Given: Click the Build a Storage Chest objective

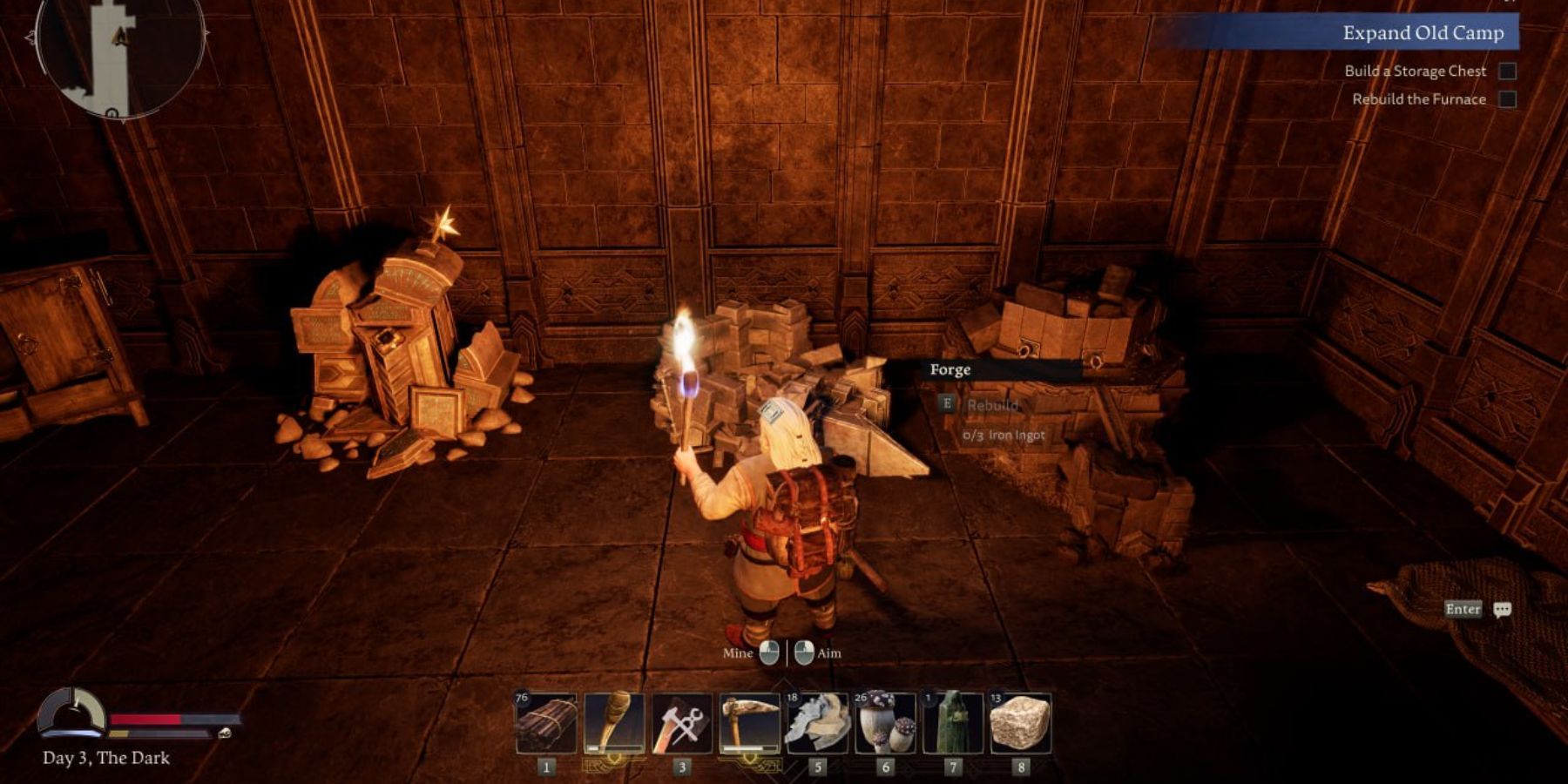Looking at the screenshot, I should [x=1415, y=71].
